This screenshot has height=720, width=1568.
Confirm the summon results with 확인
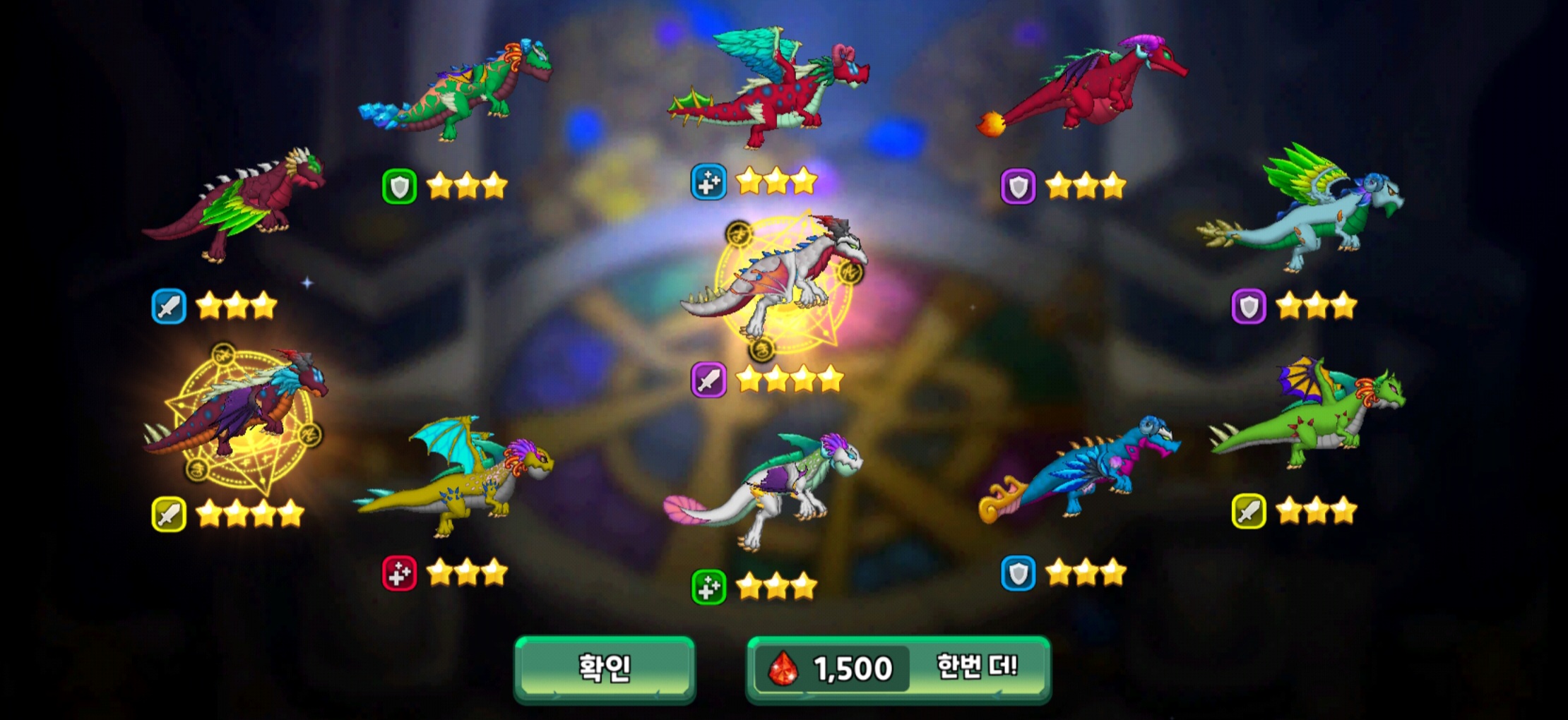click(605, 668)
